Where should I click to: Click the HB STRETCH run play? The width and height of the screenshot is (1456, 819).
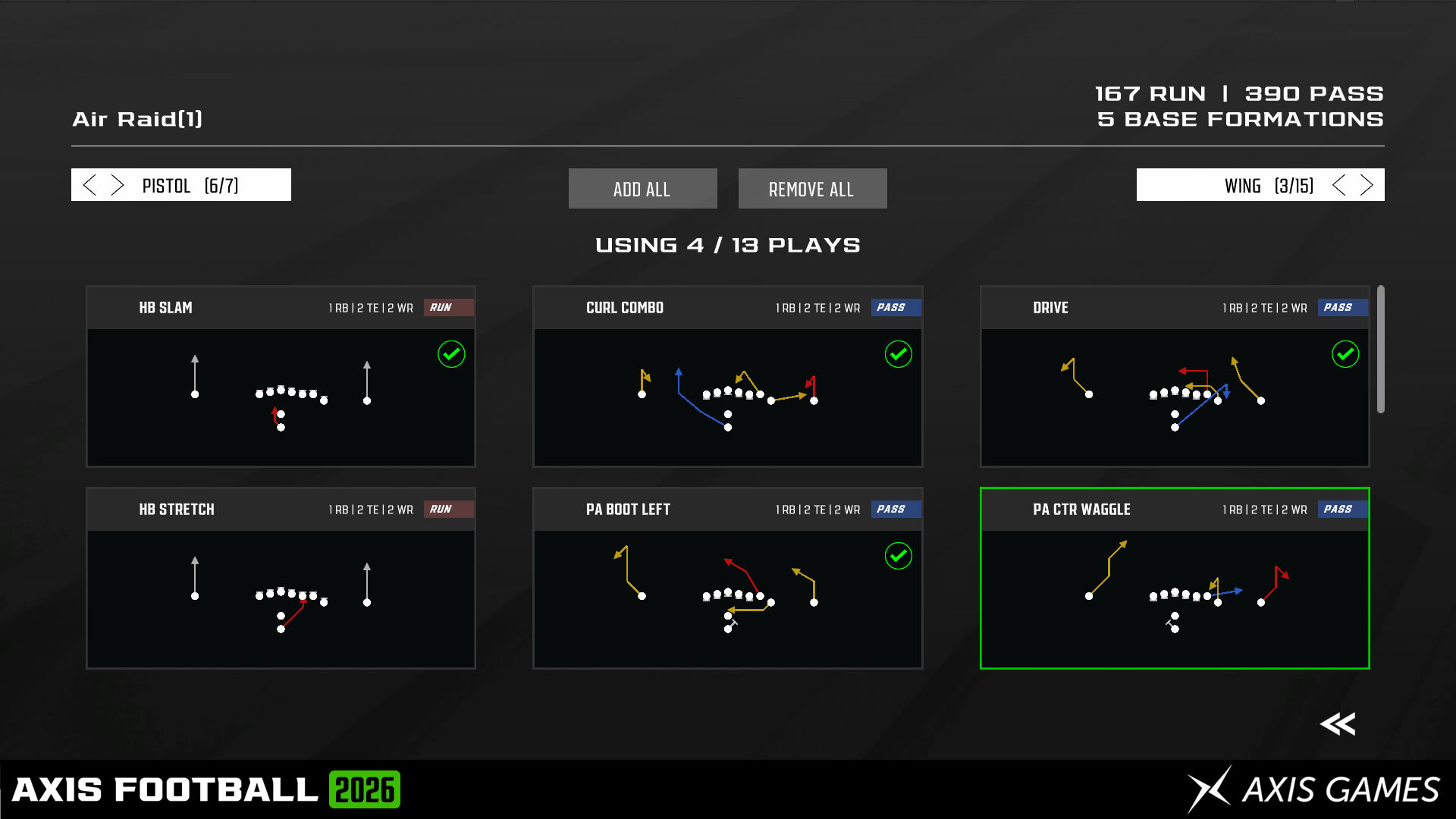(281, 599)
